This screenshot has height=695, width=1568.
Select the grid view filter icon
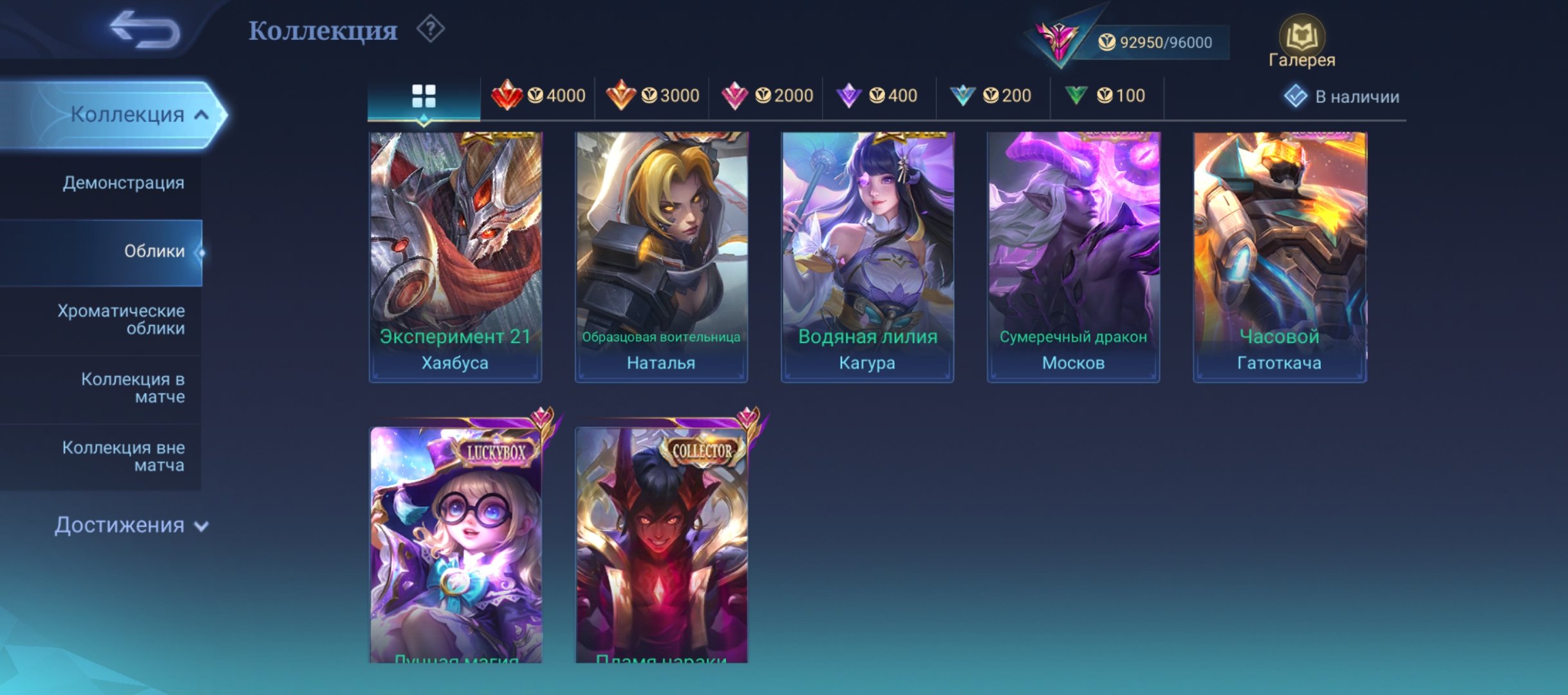click(x=423, y=95)
